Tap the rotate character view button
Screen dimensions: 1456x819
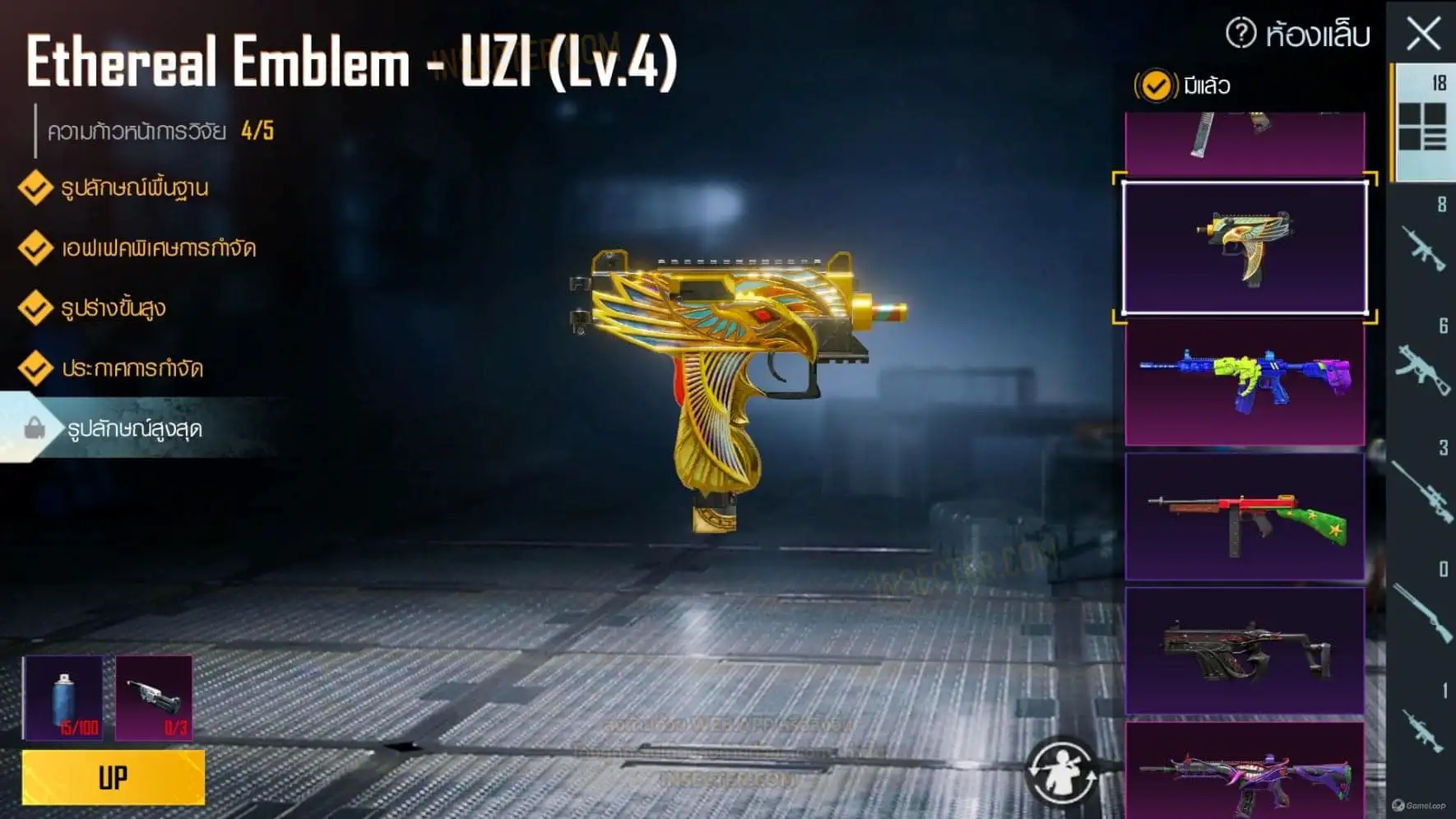click(1061, 772)
